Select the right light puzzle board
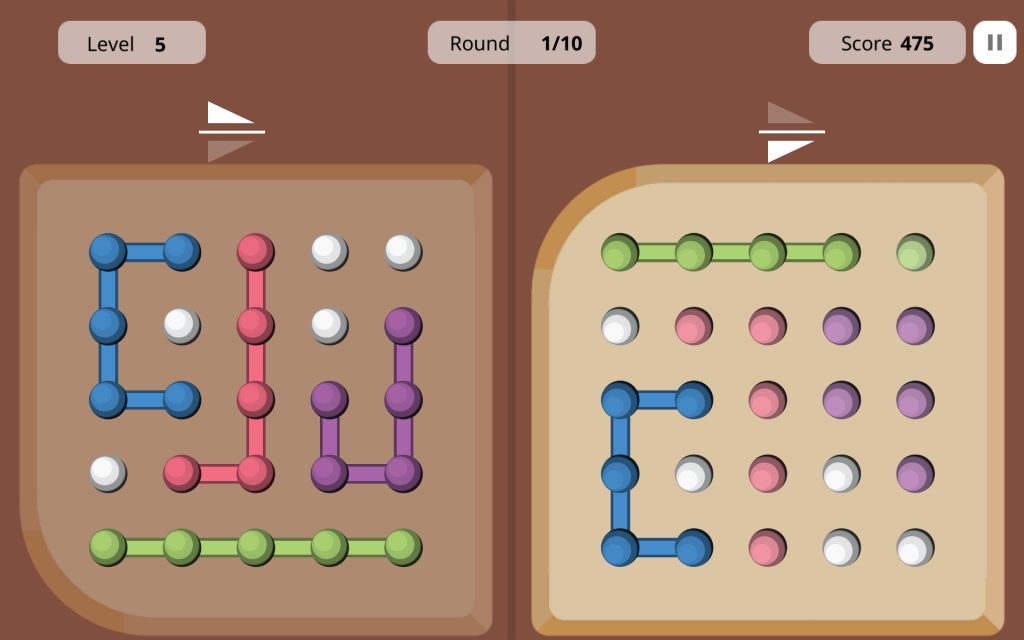1024x640 pixels. (767, 400)
